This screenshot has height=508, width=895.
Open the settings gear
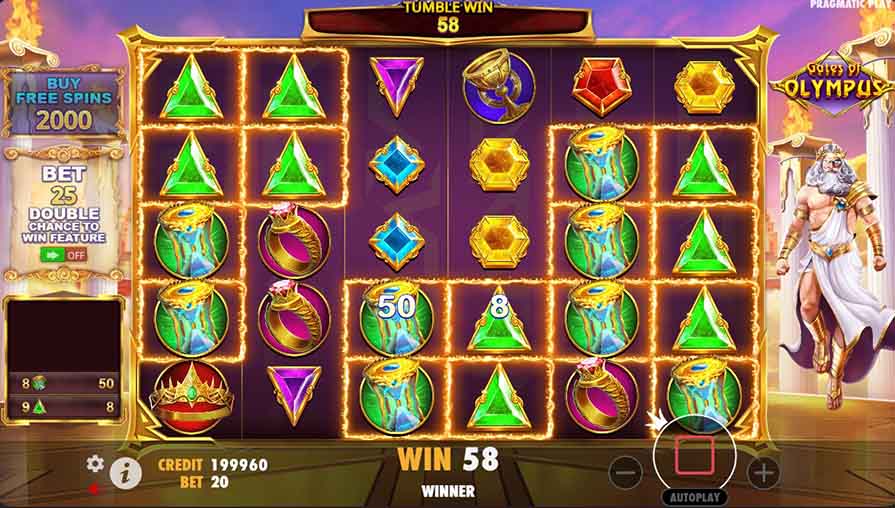pyautogui.click(x=95, y=463)
